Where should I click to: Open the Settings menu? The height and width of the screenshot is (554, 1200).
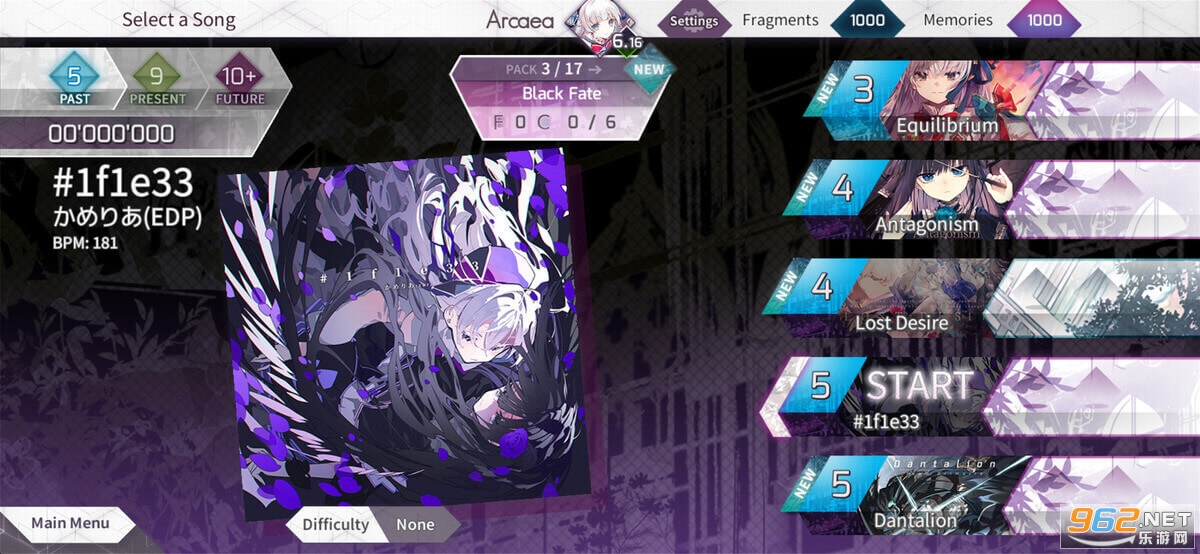tap(693, 21)
